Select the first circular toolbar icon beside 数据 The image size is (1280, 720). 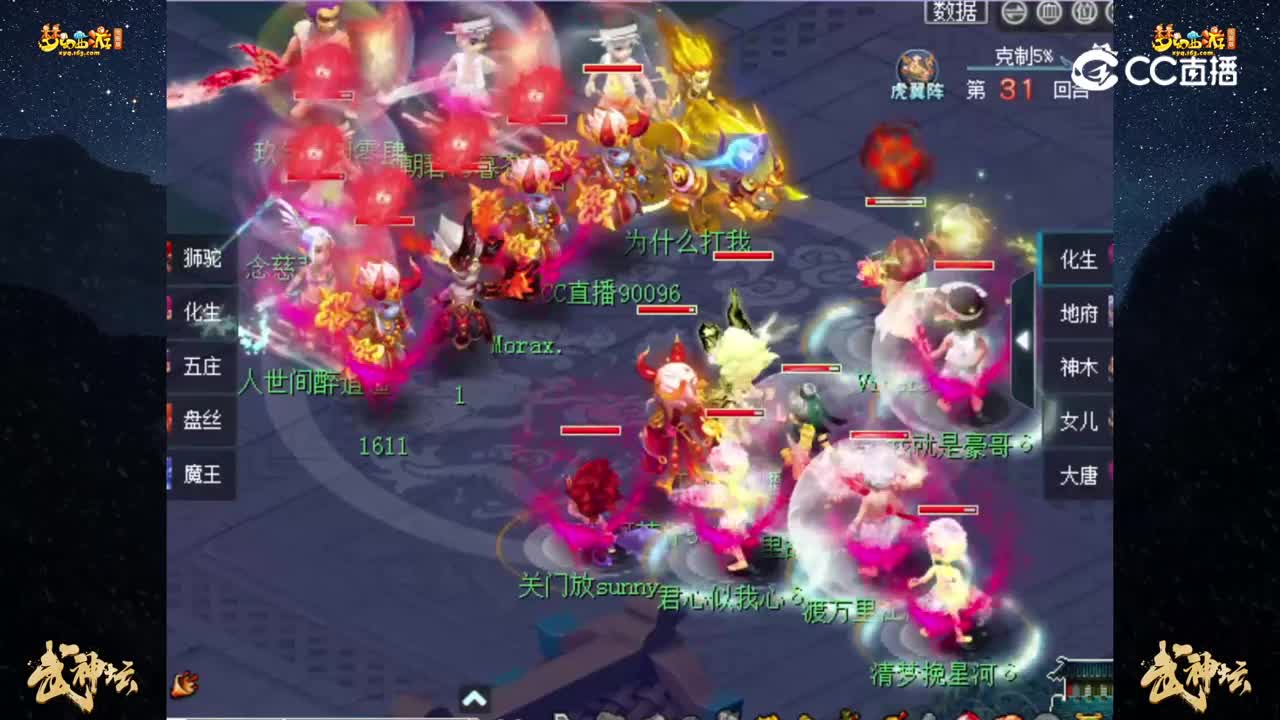(x=1013, y=10)
